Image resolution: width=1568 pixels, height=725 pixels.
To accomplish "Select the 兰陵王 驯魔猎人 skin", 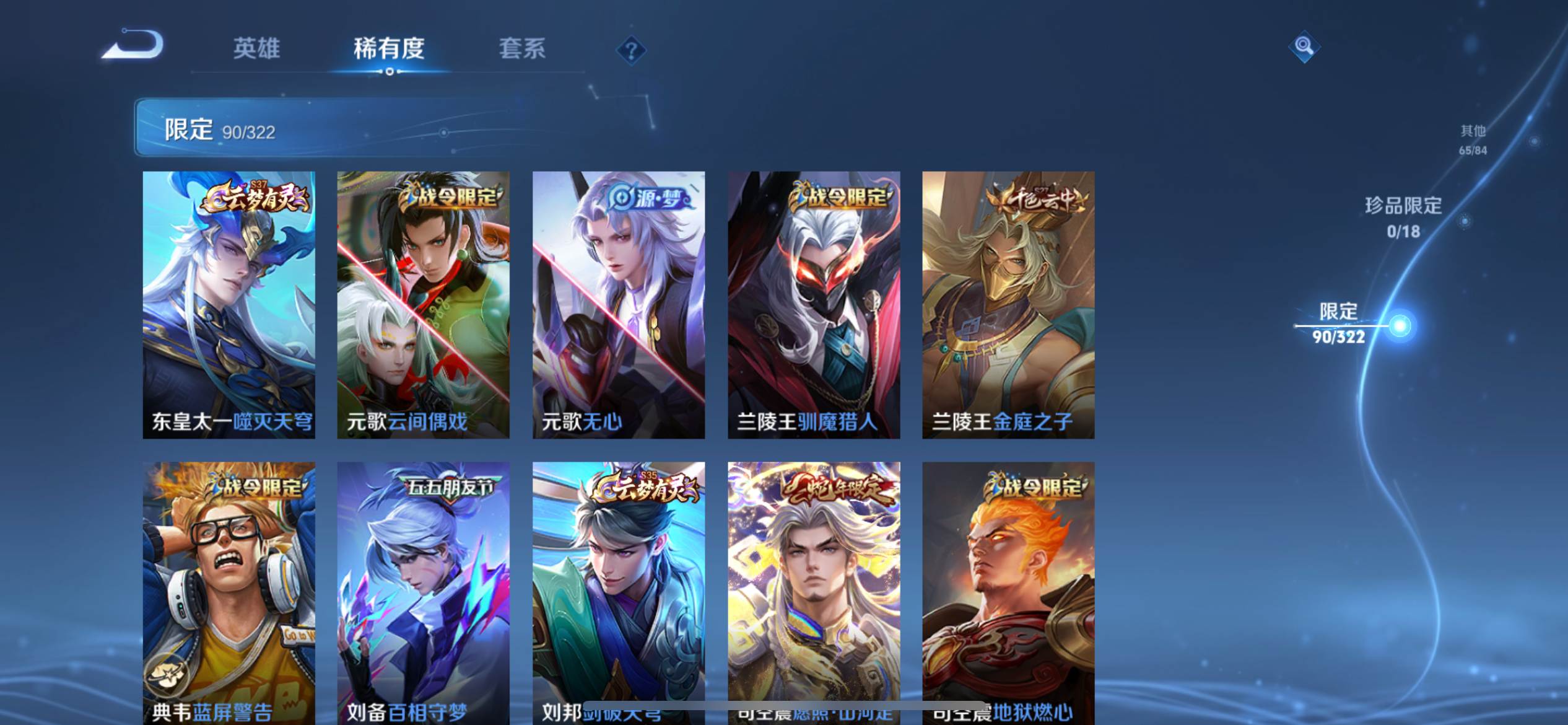I will 814,305.
